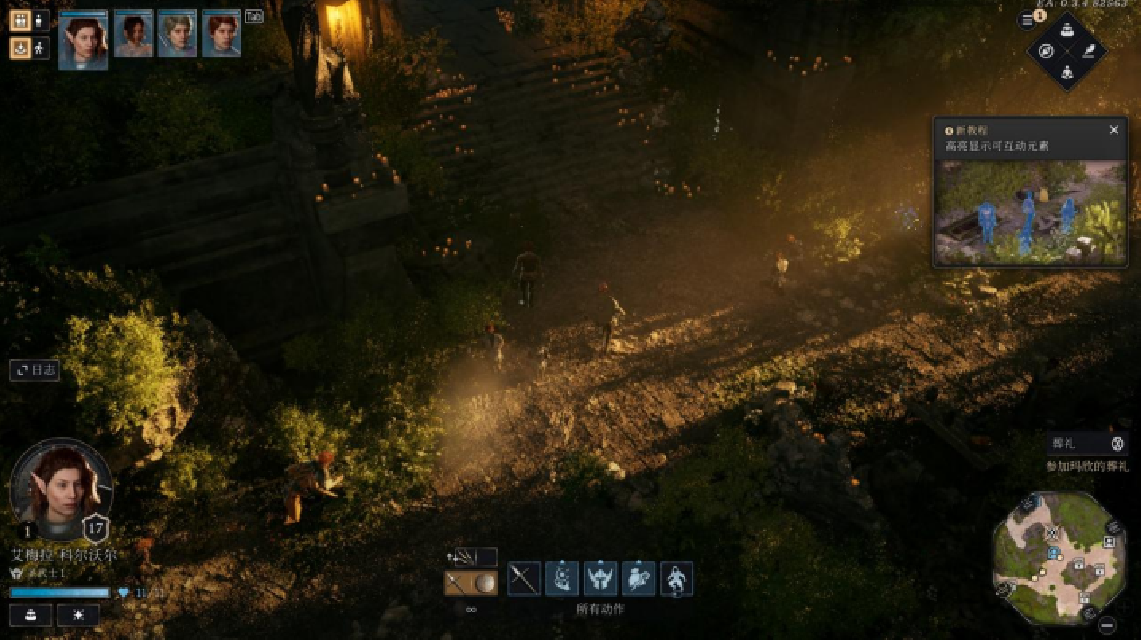Show all actions via 所有动作 label
Screen dimensions: 1141x640
[x=600, y=608]
